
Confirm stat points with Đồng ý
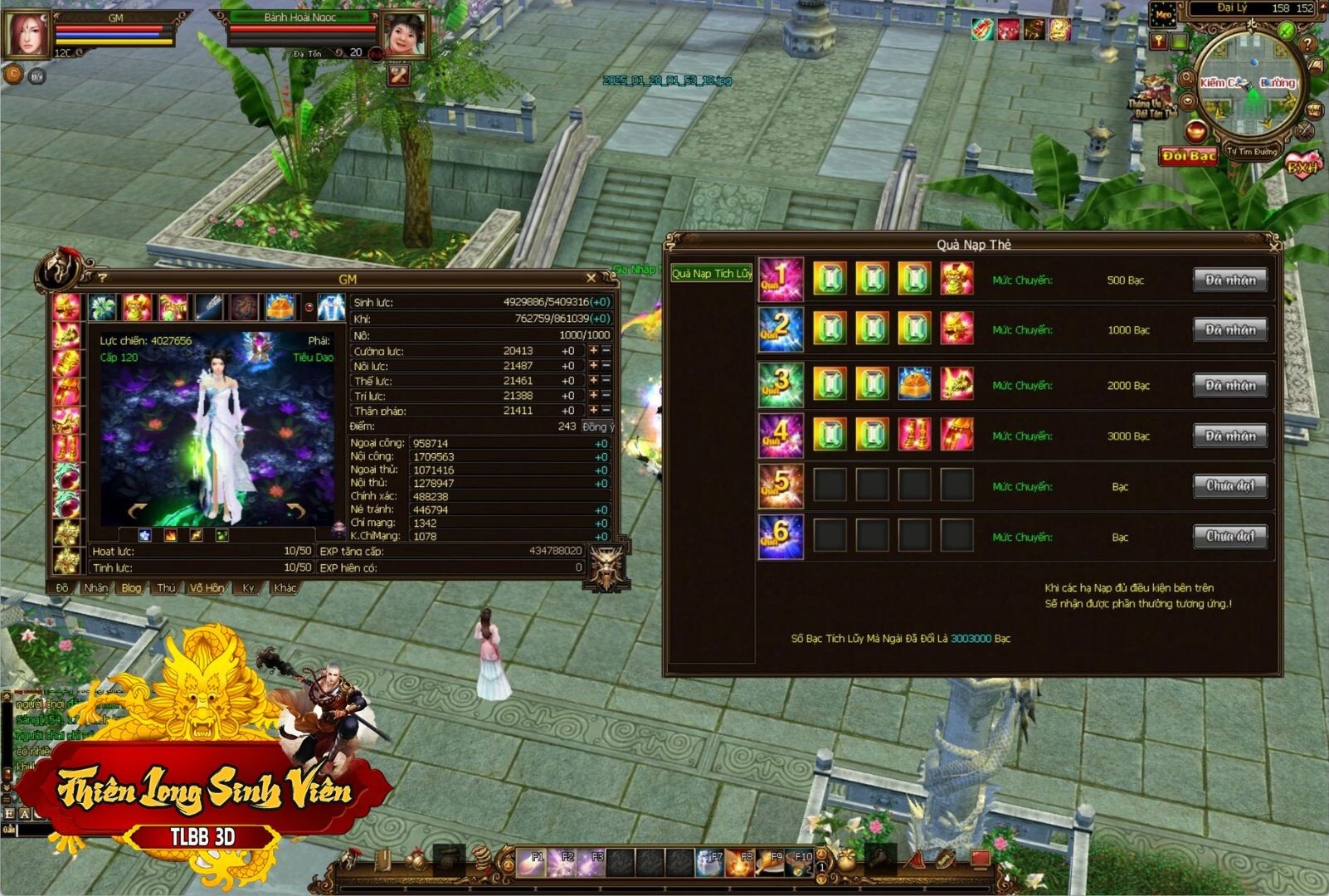pyautogui.click(x=597, y=426)
